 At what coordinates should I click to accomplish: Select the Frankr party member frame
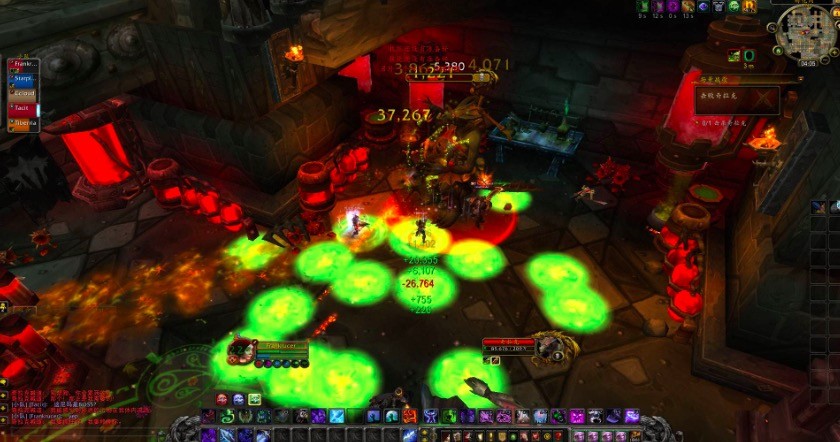click(x=24, y=63)
